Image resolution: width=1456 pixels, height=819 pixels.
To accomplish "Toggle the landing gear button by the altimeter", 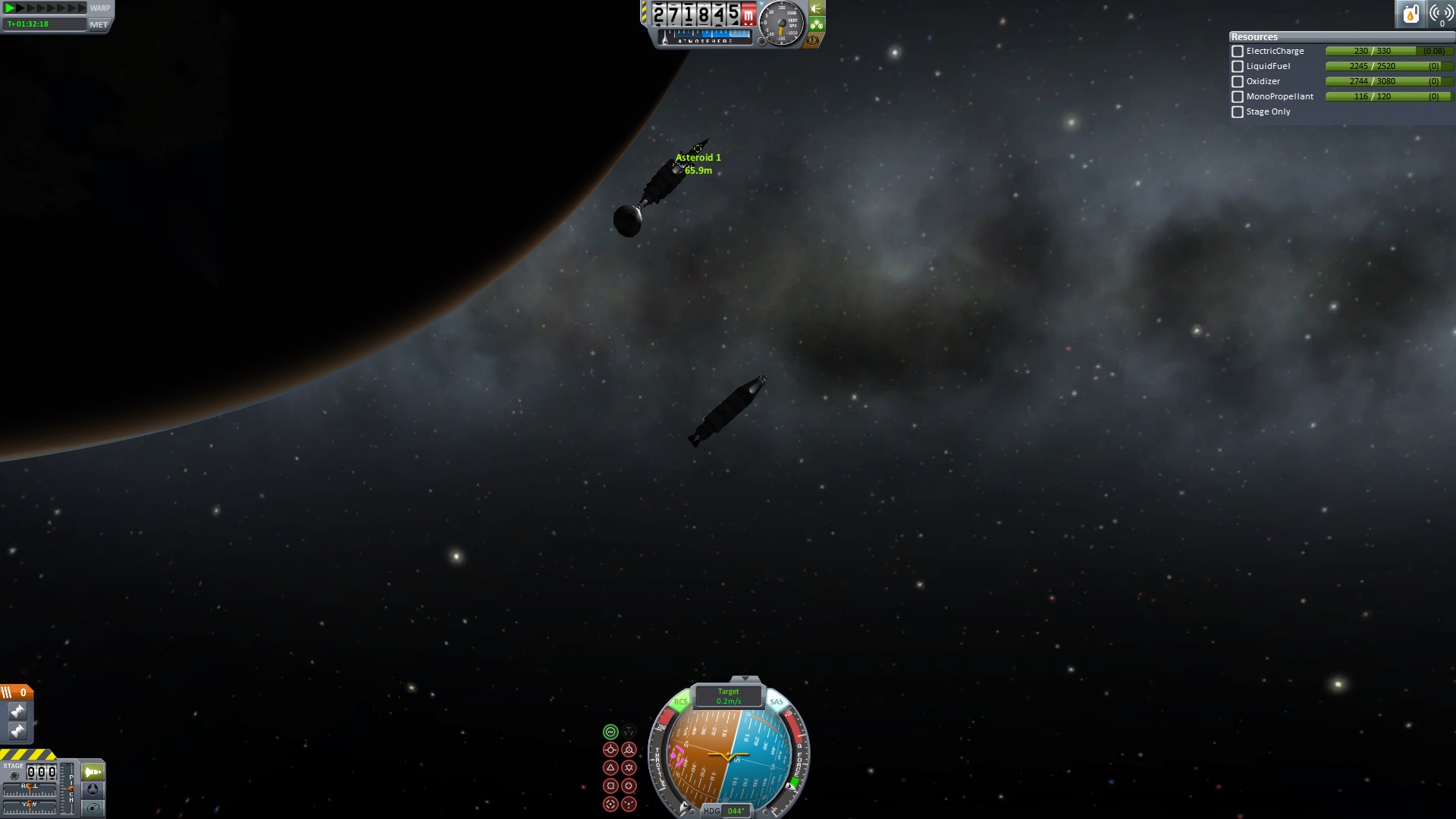I will point(817,24).
